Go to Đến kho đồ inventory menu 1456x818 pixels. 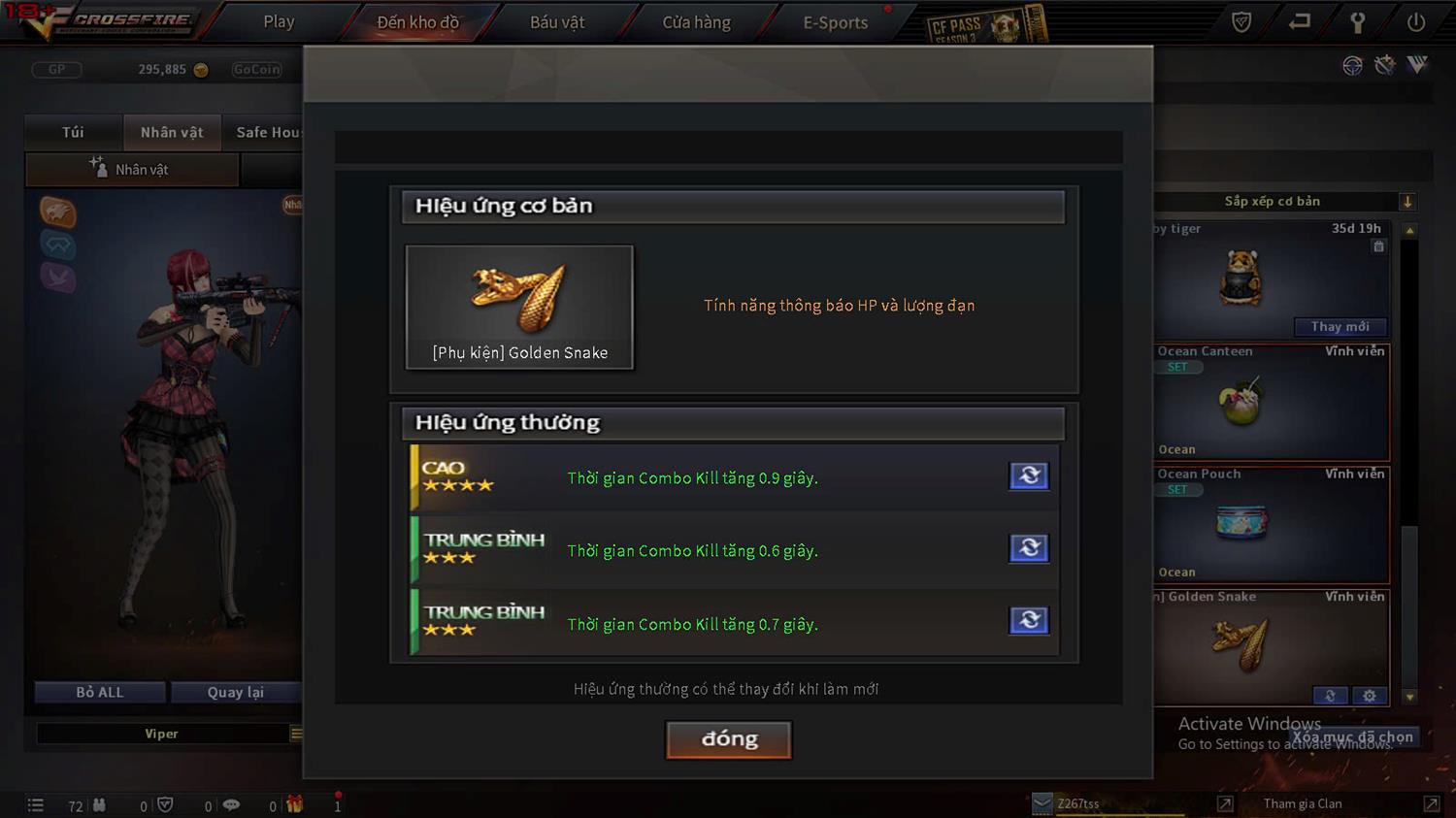click(x=417, y=21)
